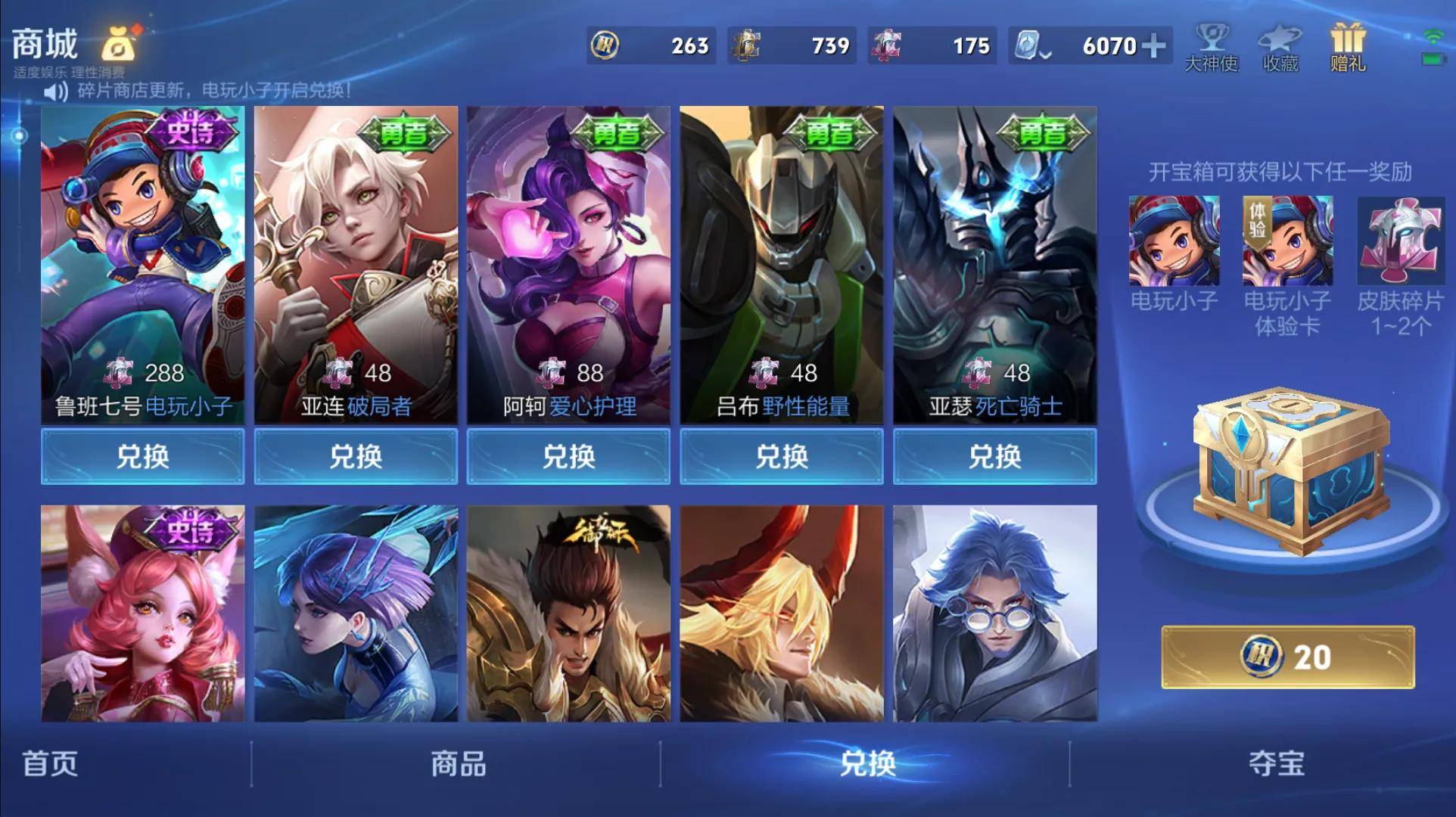This screenshot has height=817, width=1456.
Task: Redeem 亚瑟 死亡骑士 skin
Action: tap(994, 456)
